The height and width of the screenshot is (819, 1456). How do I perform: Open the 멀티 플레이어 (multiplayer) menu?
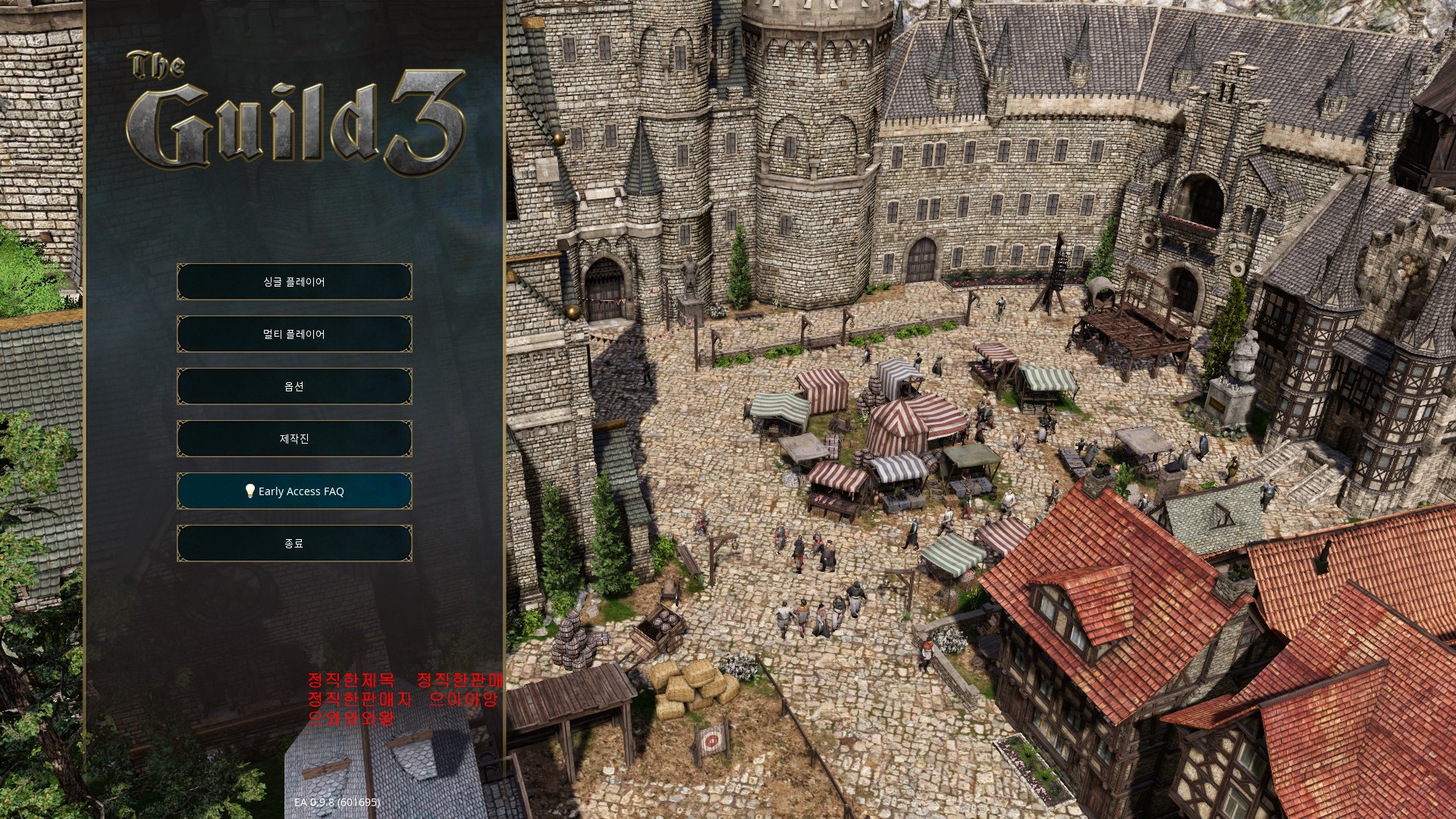point(294,334)
